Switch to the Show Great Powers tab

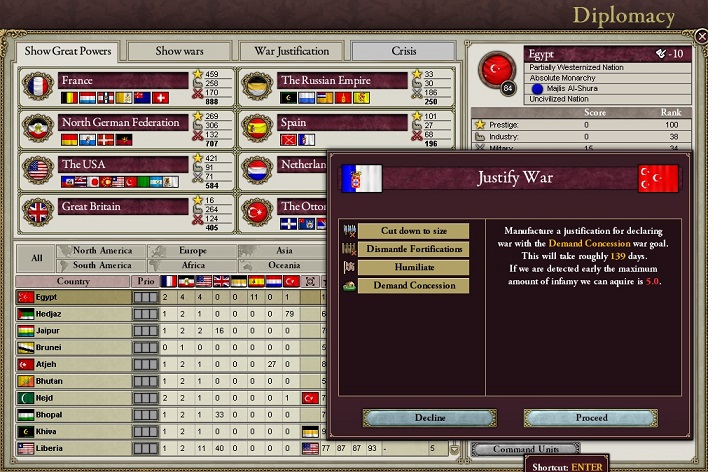coord(68,51)
